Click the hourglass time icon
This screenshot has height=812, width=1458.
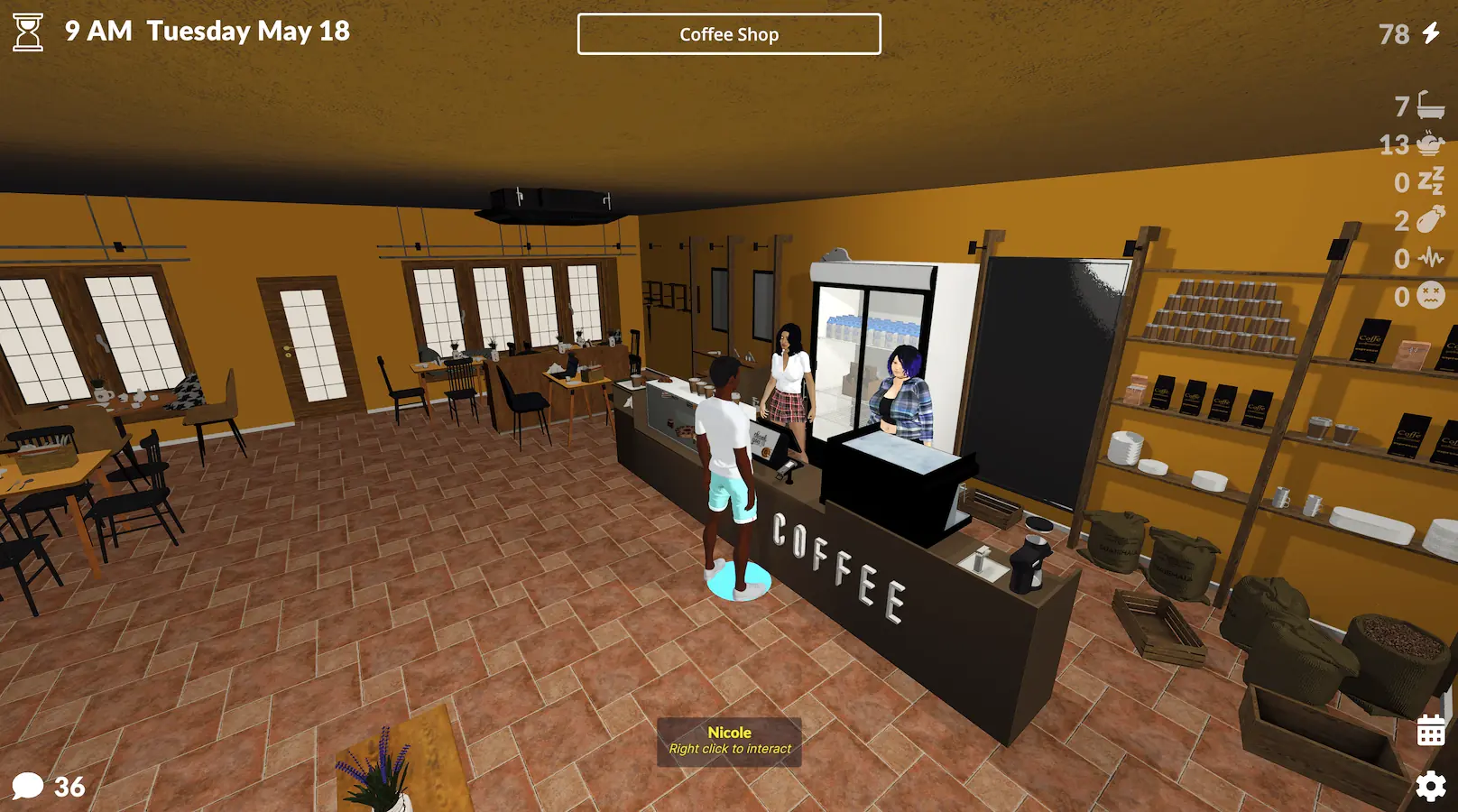(28, 32)
